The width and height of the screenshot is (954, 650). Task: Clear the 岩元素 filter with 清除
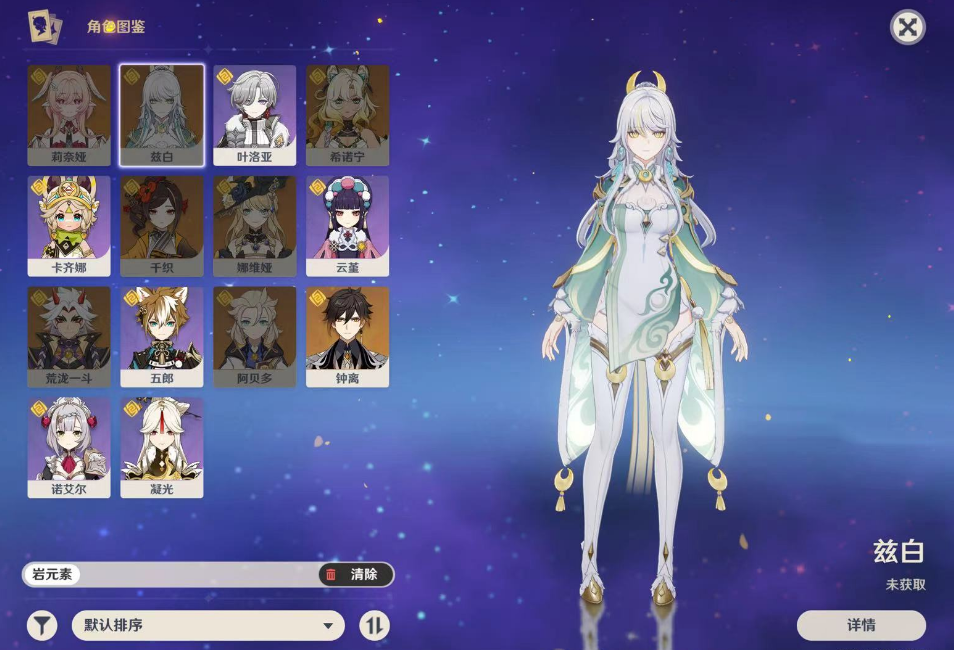pyautogui.click(x=356, y=574)
